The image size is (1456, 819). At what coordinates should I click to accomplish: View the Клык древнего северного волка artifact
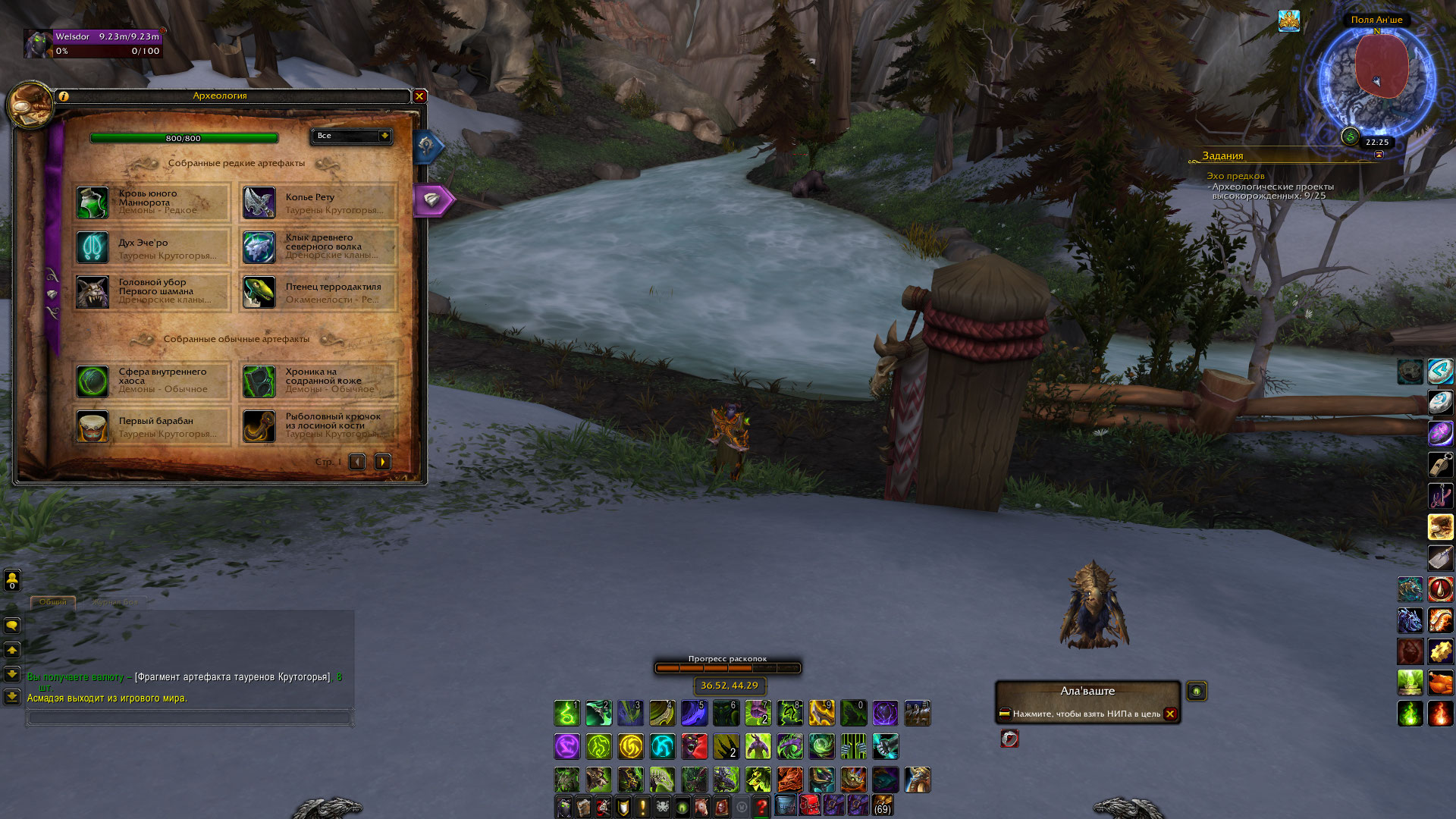tap(318, 247)
